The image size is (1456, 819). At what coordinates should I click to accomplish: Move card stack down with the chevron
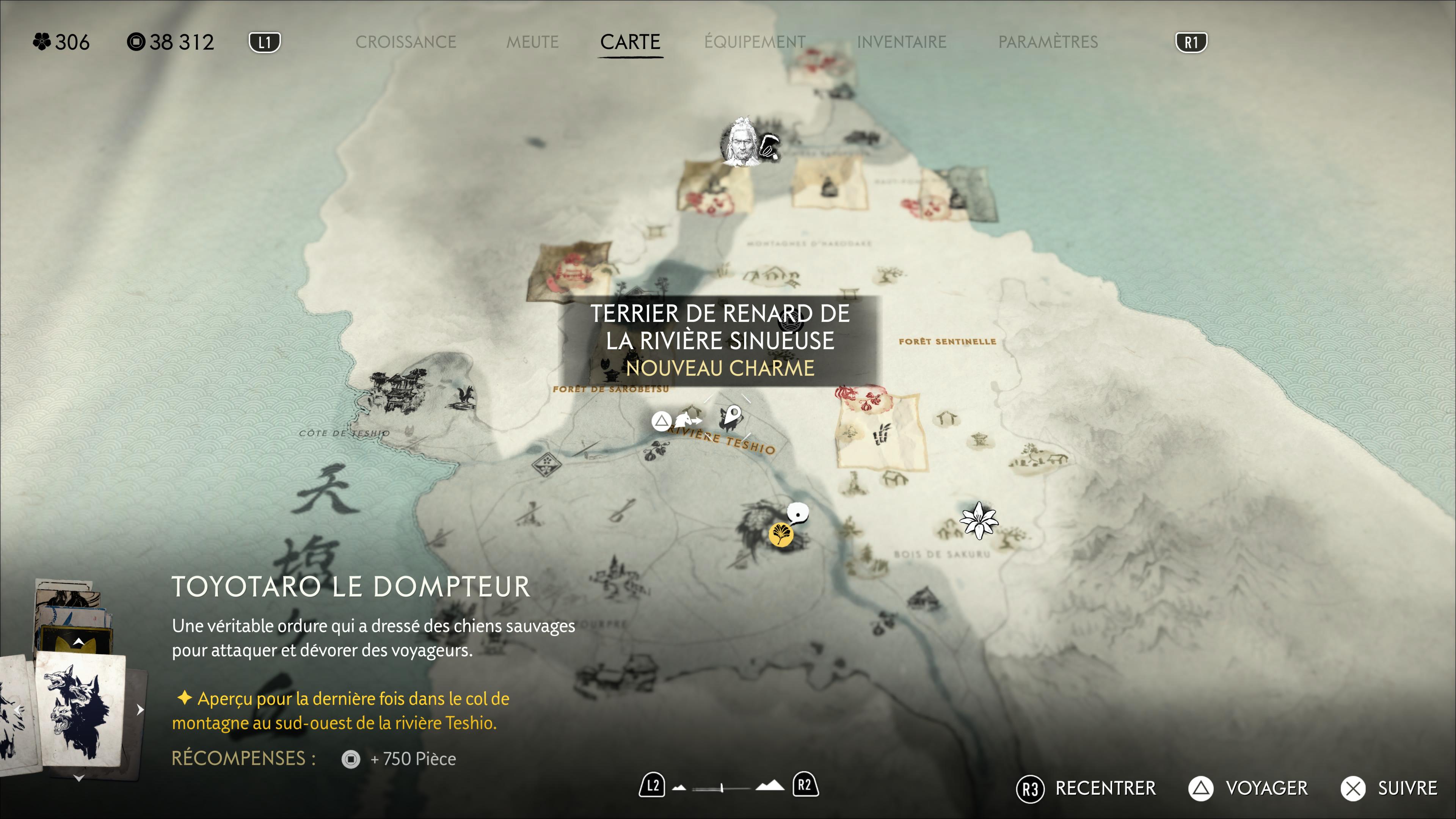(x=79, y=778)
